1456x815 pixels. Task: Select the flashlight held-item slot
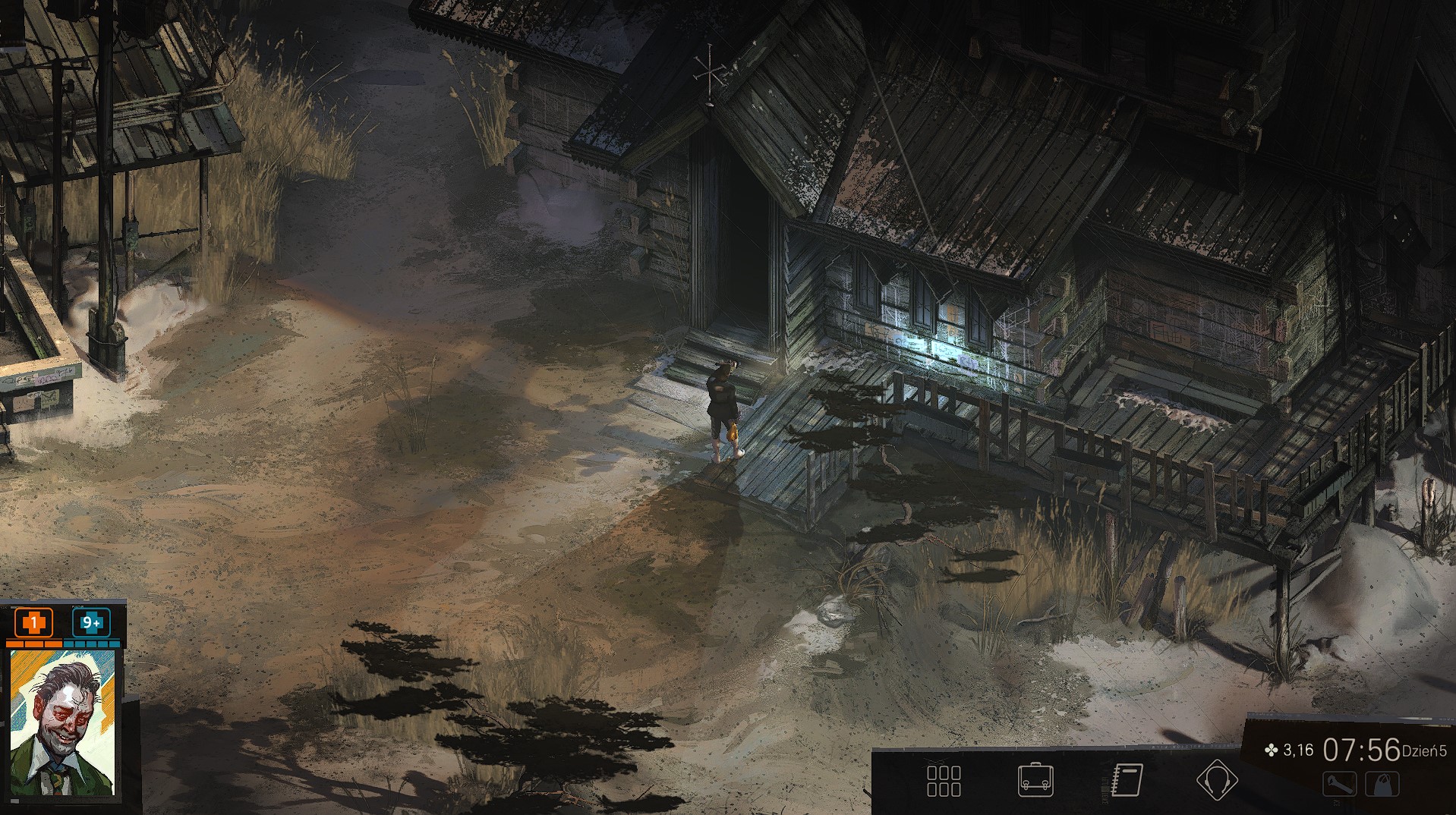(x=1339, y=785)
